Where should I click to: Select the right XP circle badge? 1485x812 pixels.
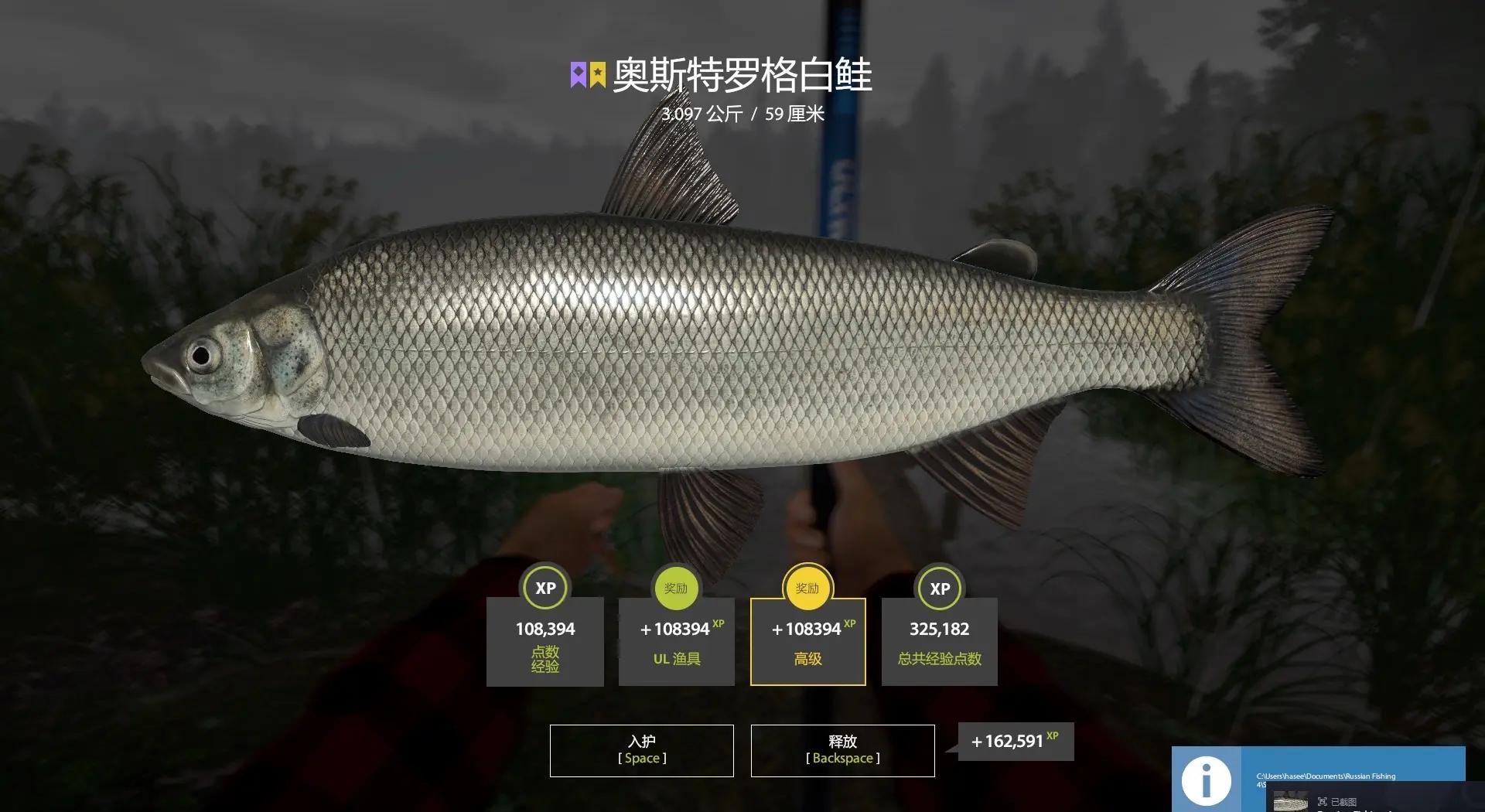939,589
